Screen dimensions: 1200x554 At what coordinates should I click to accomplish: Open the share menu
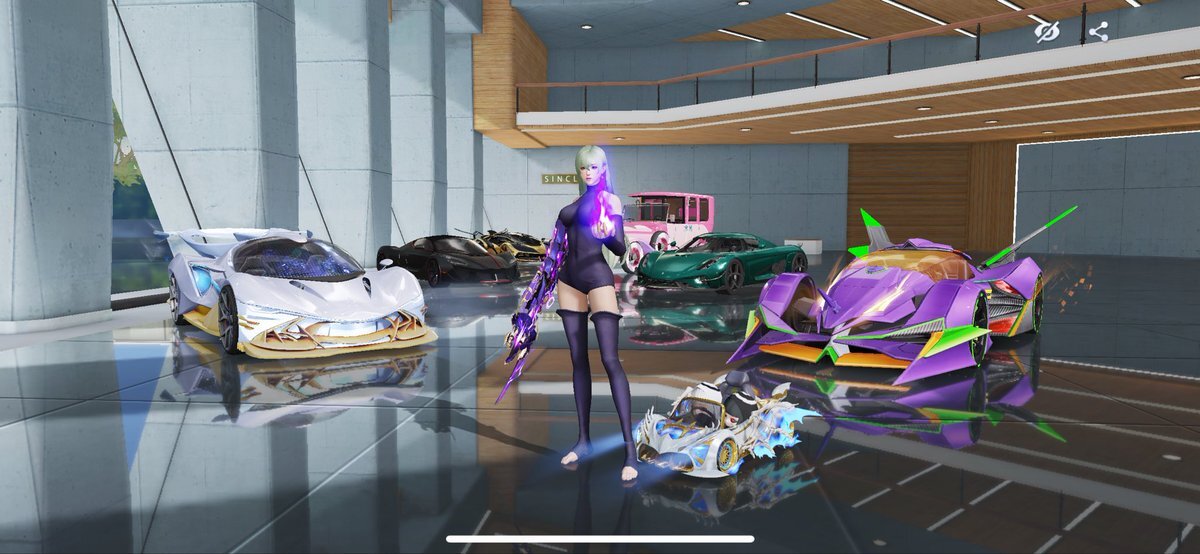tap(1098, 32)
